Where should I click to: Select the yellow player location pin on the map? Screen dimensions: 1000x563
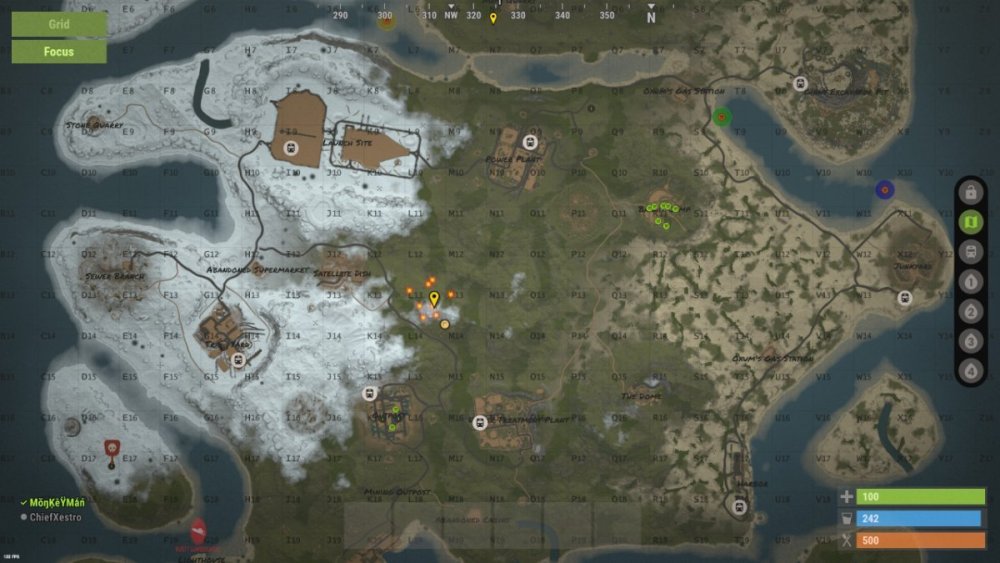434,298
